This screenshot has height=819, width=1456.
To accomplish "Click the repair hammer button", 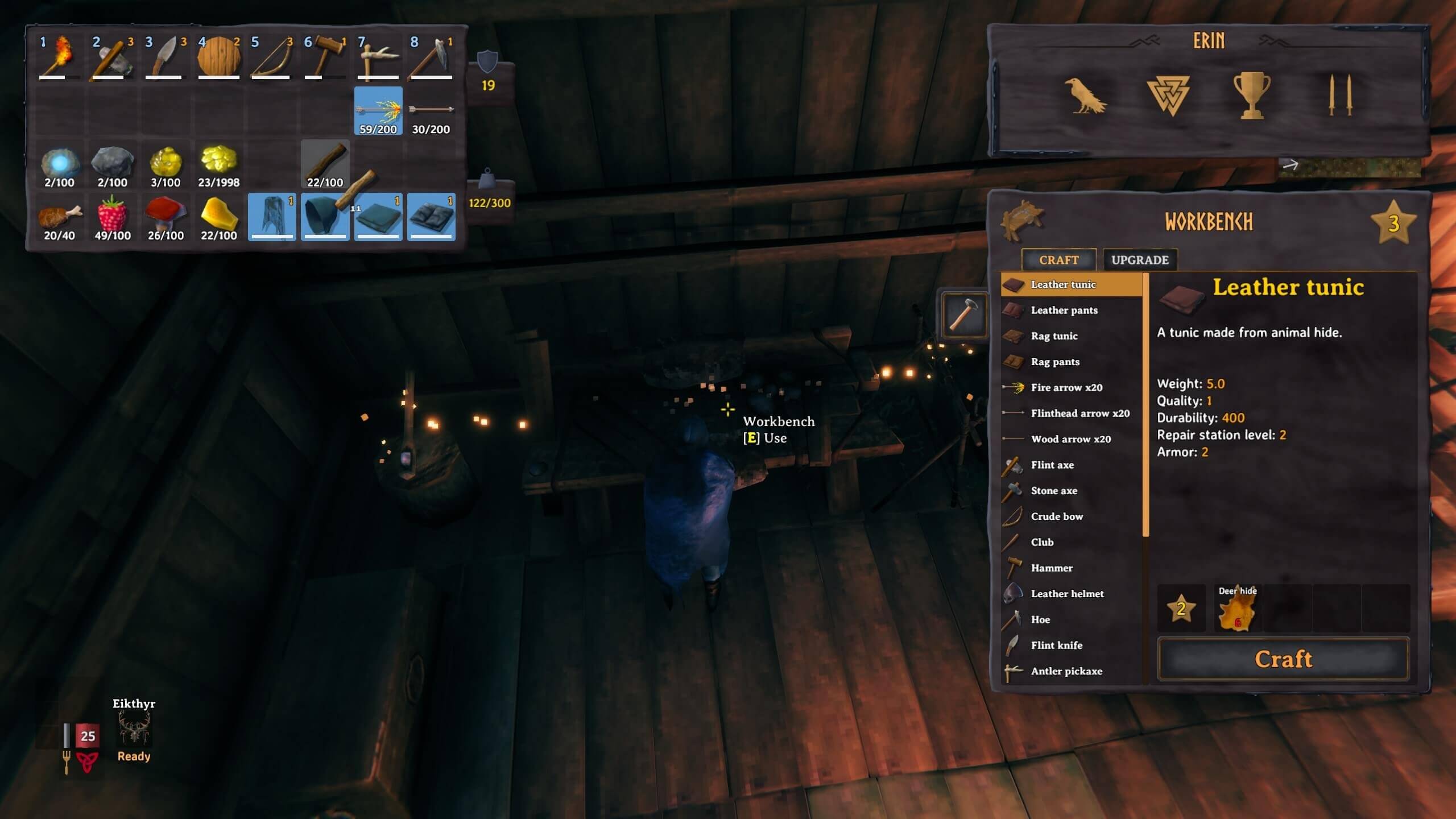I will 963,314.
